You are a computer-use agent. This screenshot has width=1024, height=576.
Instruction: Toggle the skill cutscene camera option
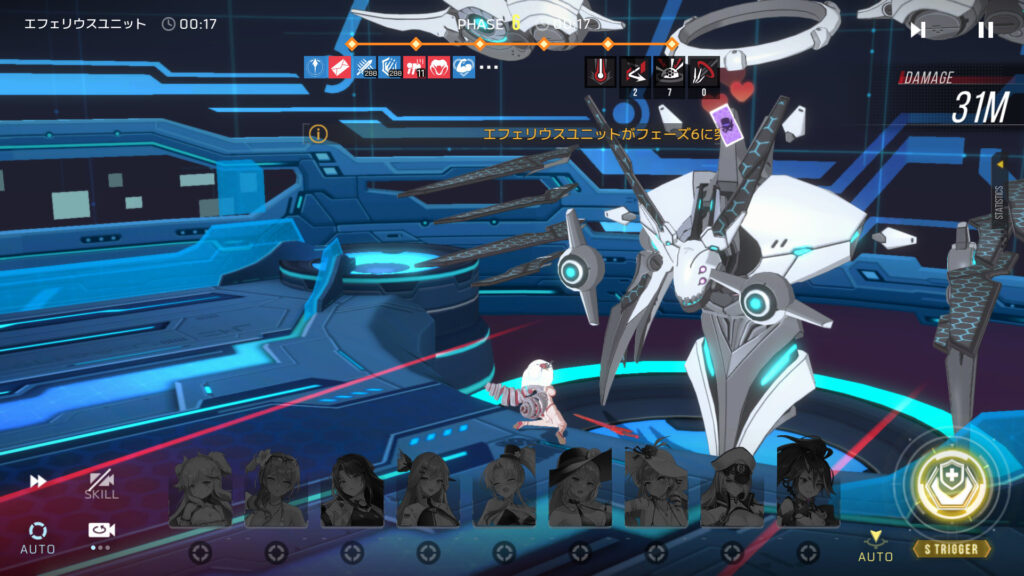tap(101, 484)
